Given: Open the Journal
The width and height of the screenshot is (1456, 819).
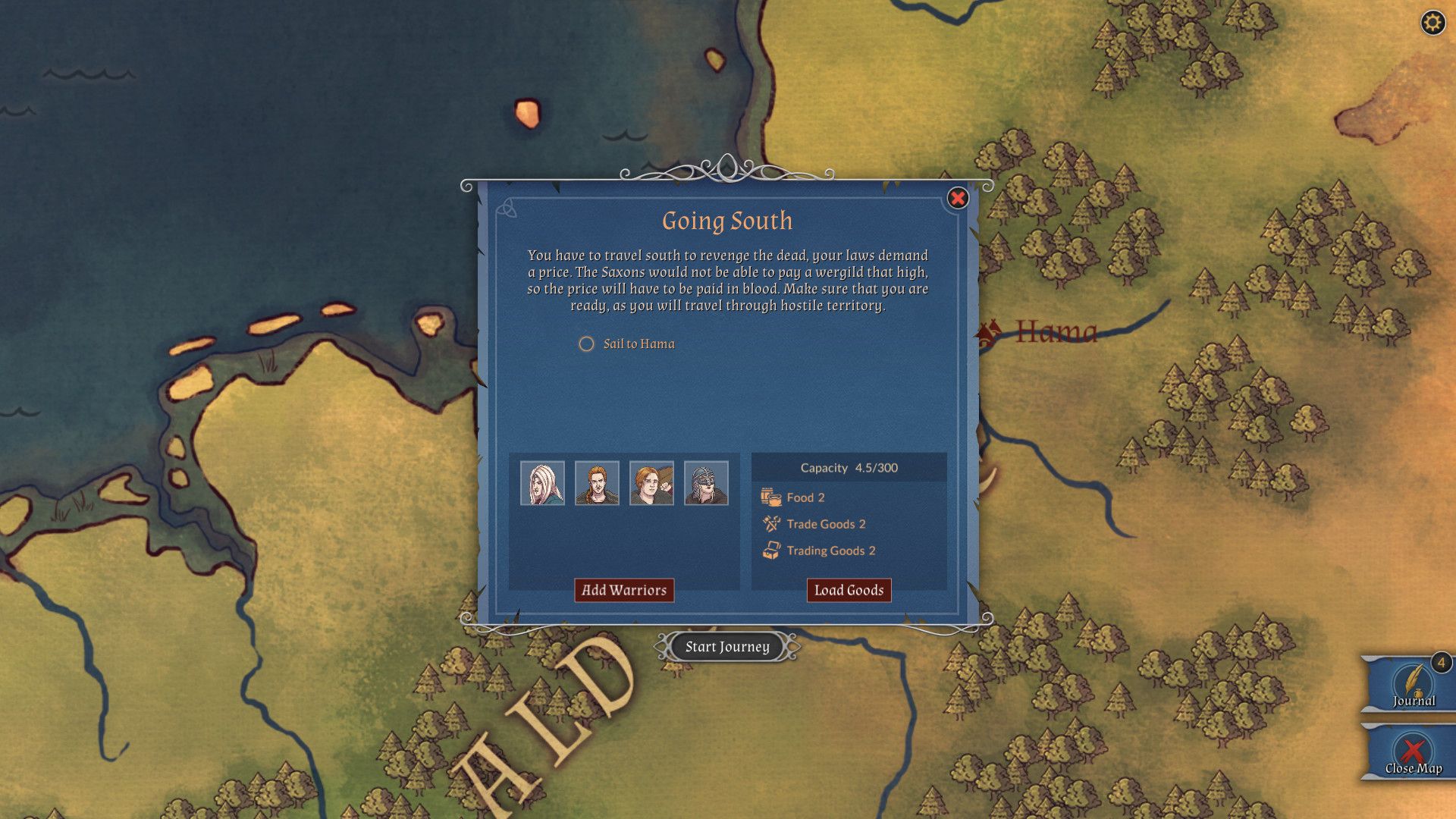Looking at the screenshot, I should point(1413,684).
